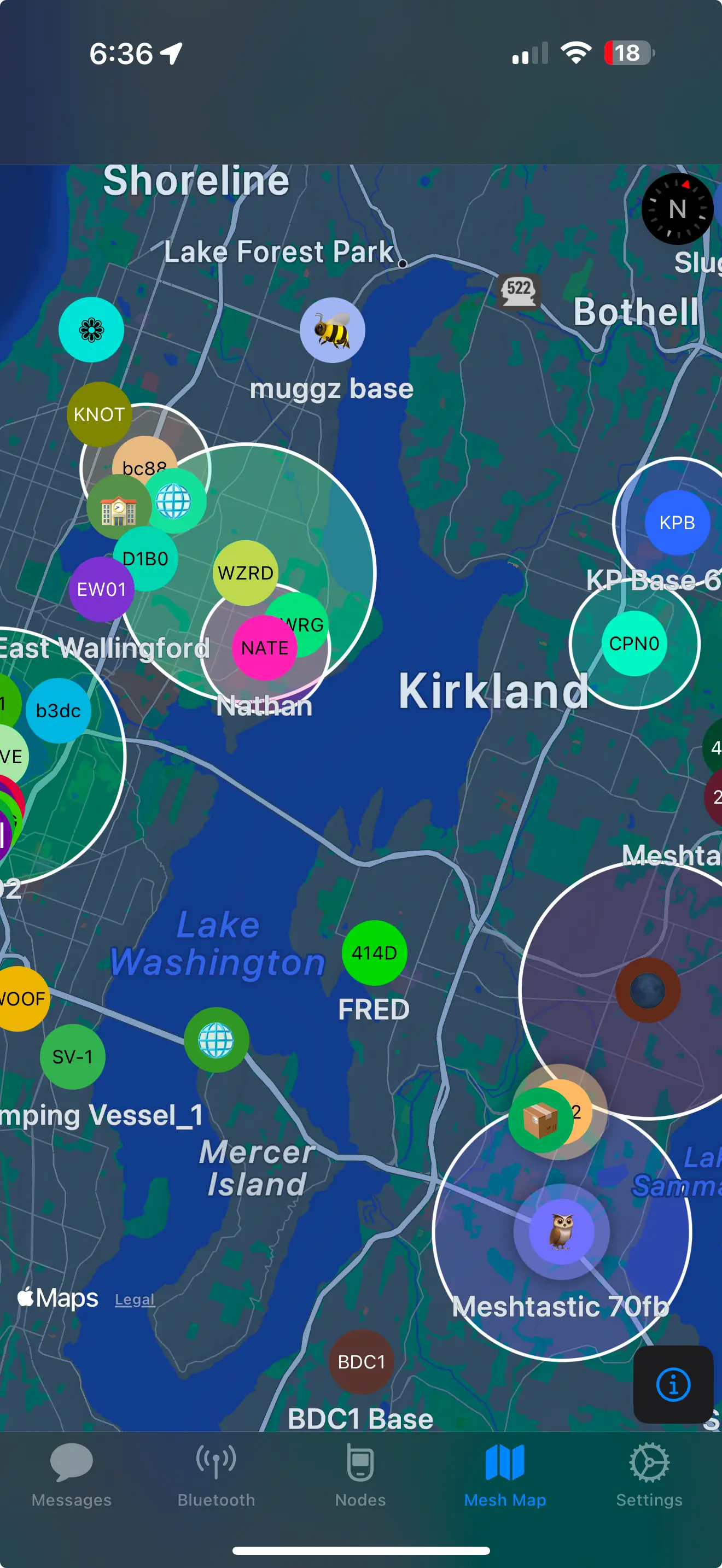Open the Legal link for Apple Maps
This screenshot has width=722, height=1568.
tap(135, 1299)
